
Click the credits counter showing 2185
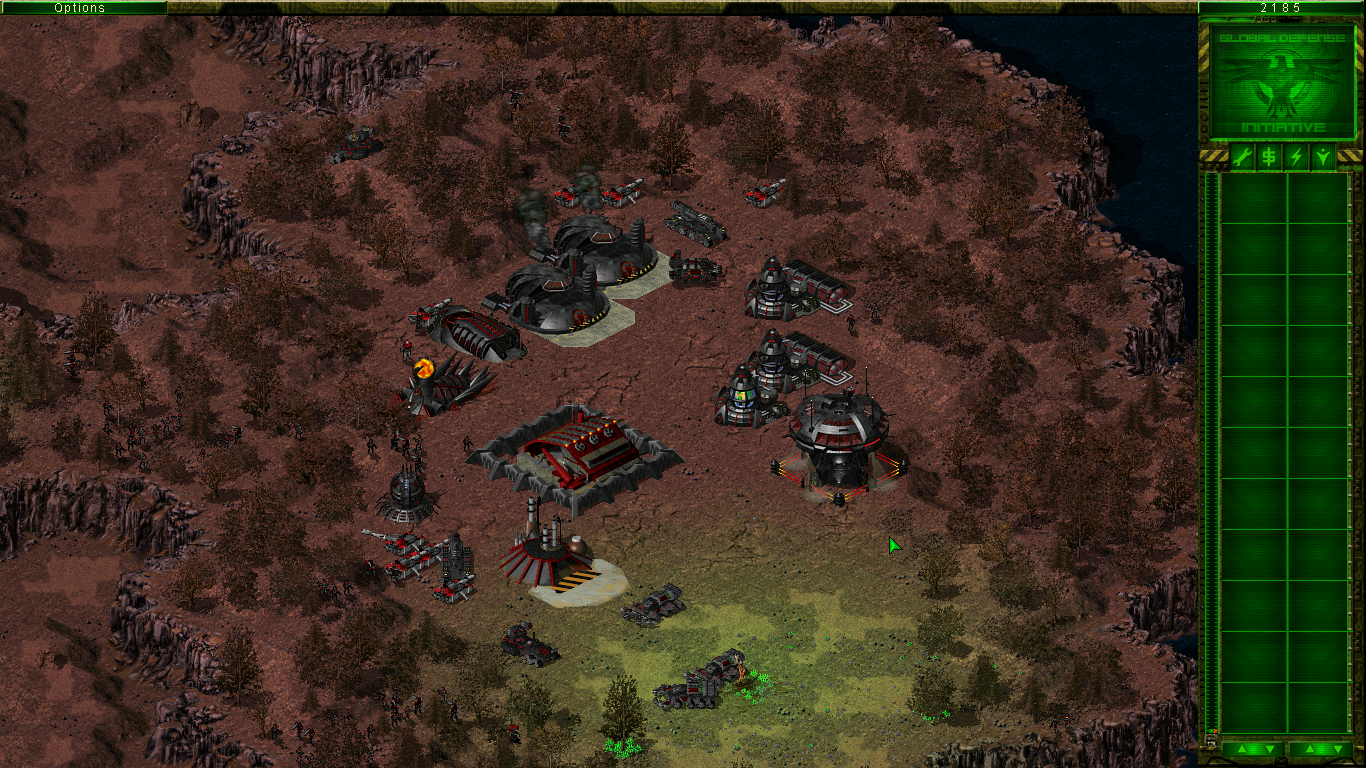pyautogui.click(x=1281, y=8)
